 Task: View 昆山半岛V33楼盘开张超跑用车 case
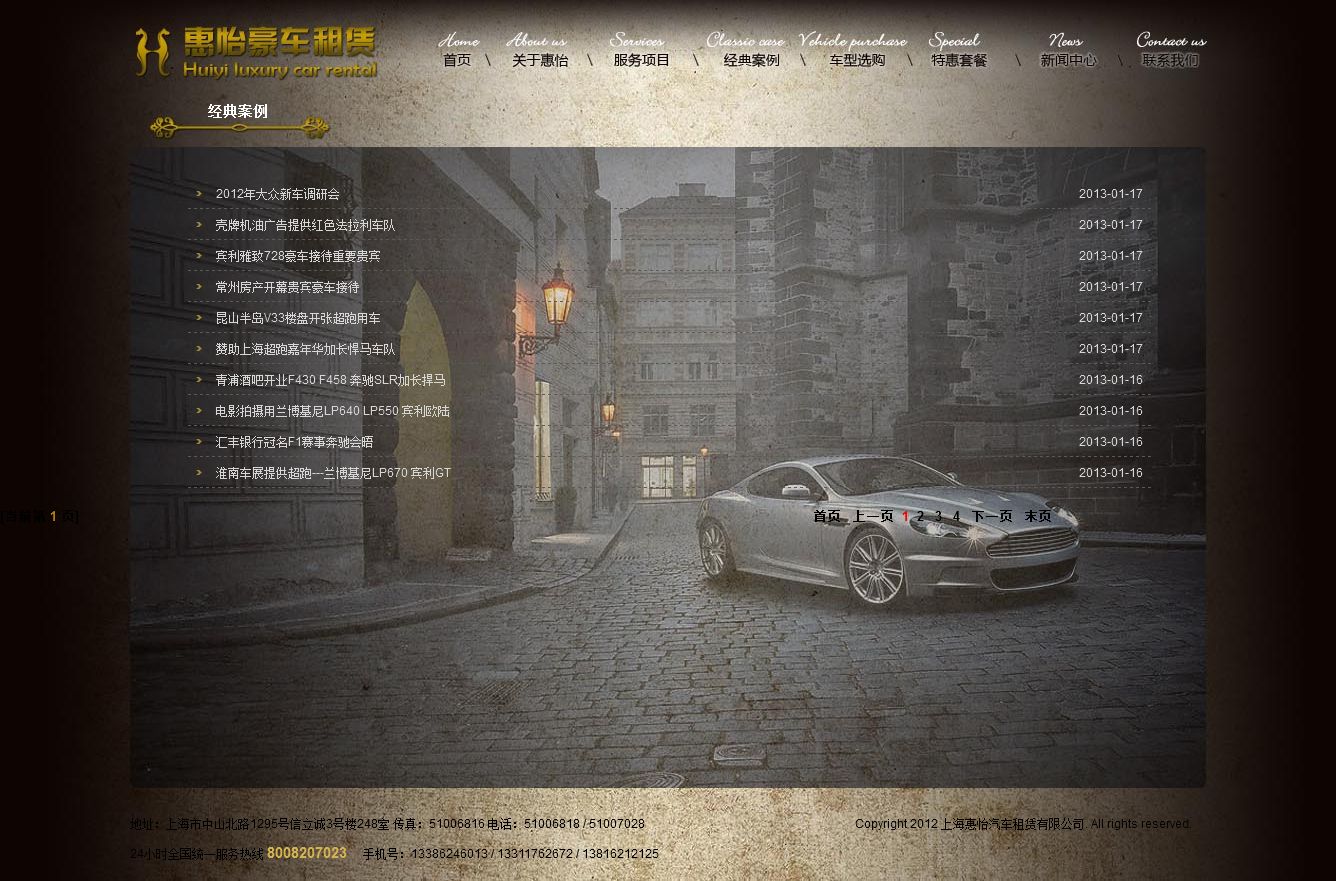coord(297,319)
